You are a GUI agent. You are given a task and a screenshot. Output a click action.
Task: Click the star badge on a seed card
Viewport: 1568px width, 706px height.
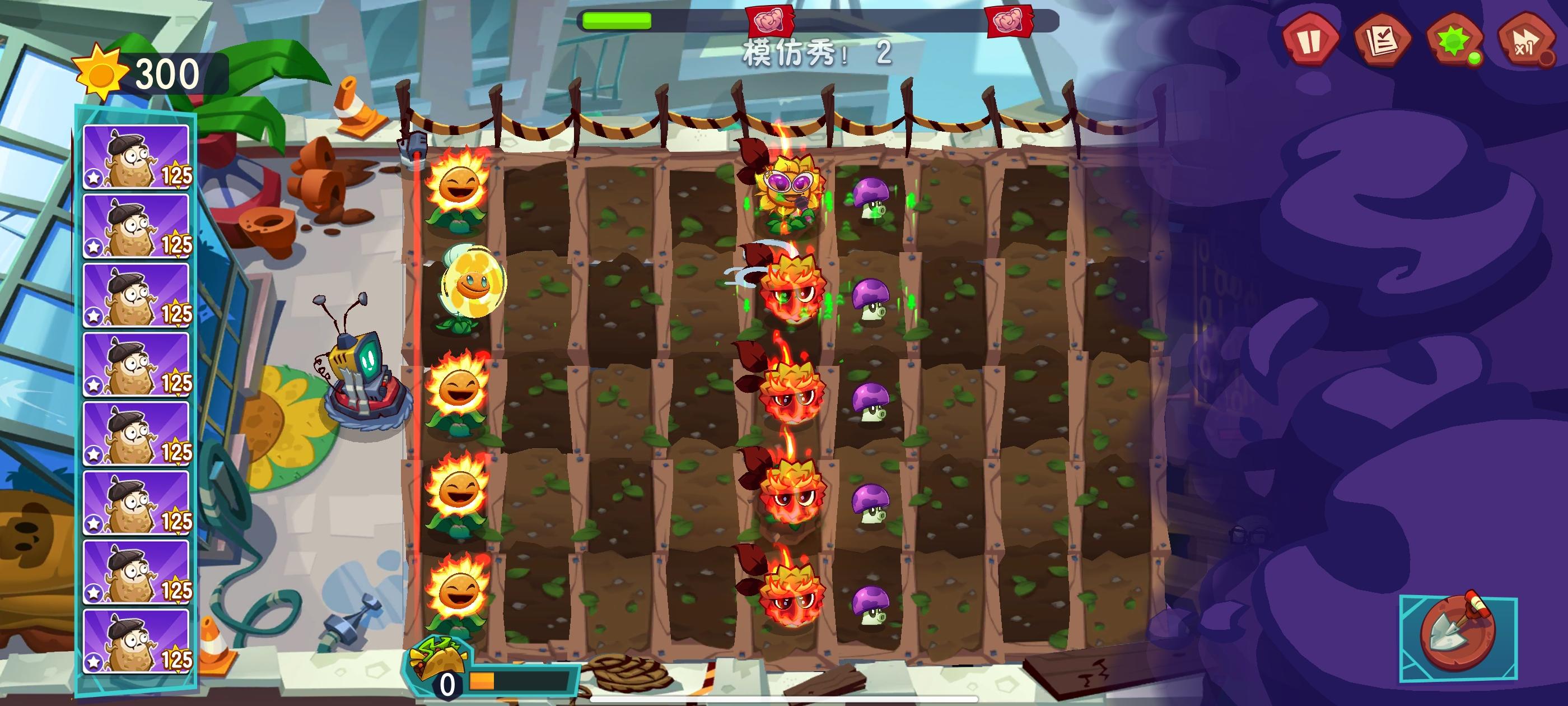[x=93, y=178]
